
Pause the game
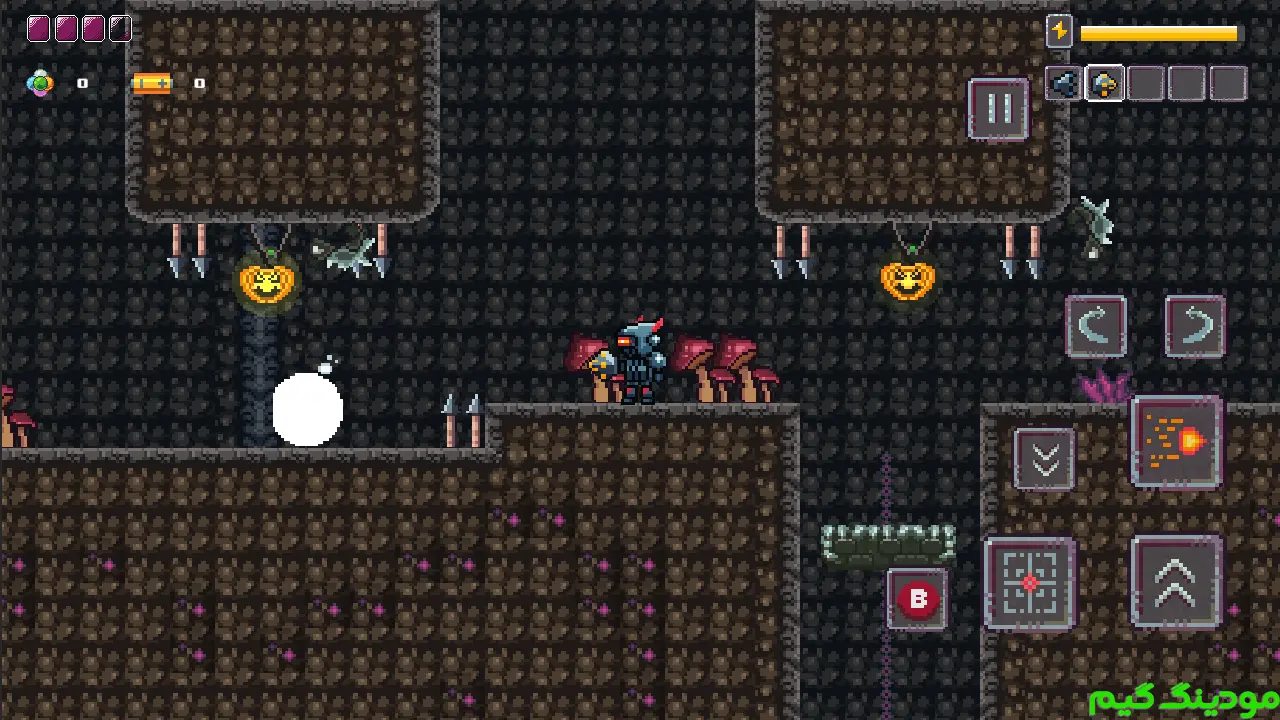click(998, 108)
